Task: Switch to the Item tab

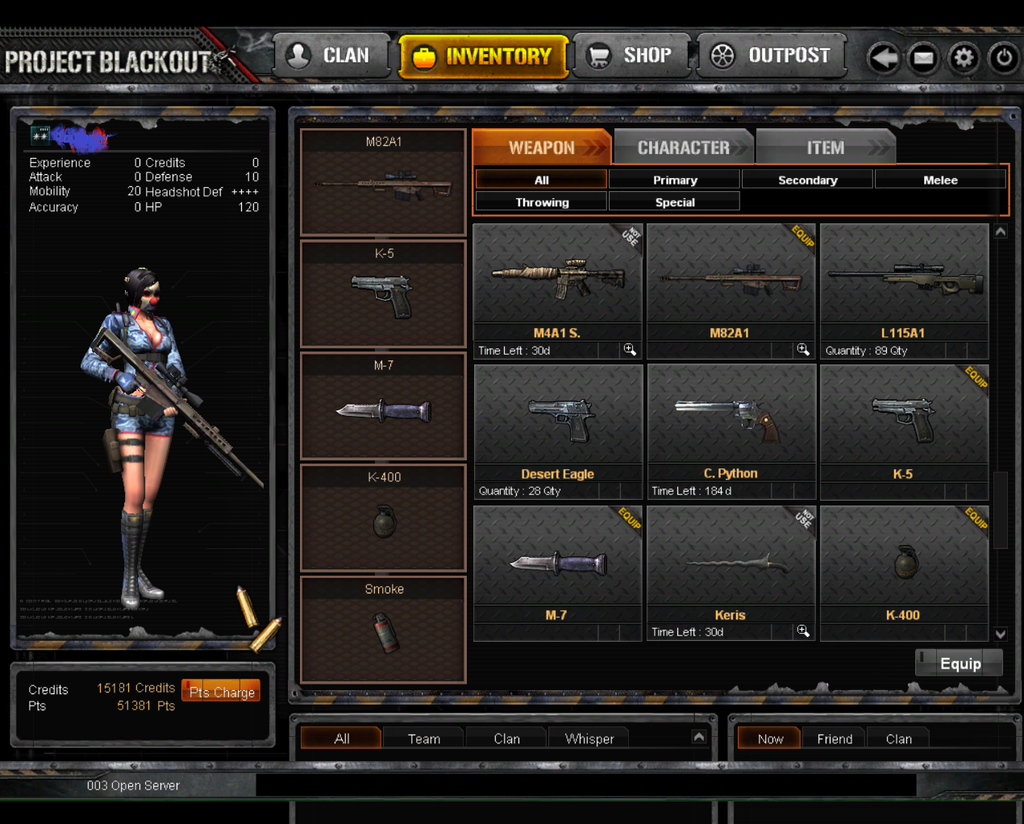Action: coord(825,148)
